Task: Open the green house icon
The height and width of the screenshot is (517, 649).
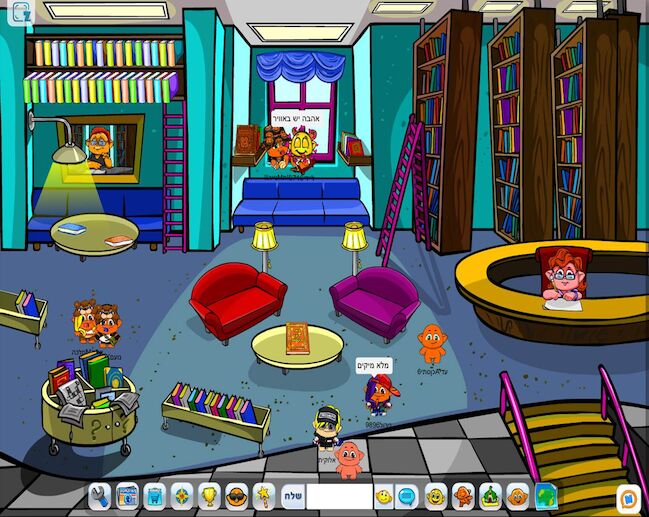Action: coord(490,495)
